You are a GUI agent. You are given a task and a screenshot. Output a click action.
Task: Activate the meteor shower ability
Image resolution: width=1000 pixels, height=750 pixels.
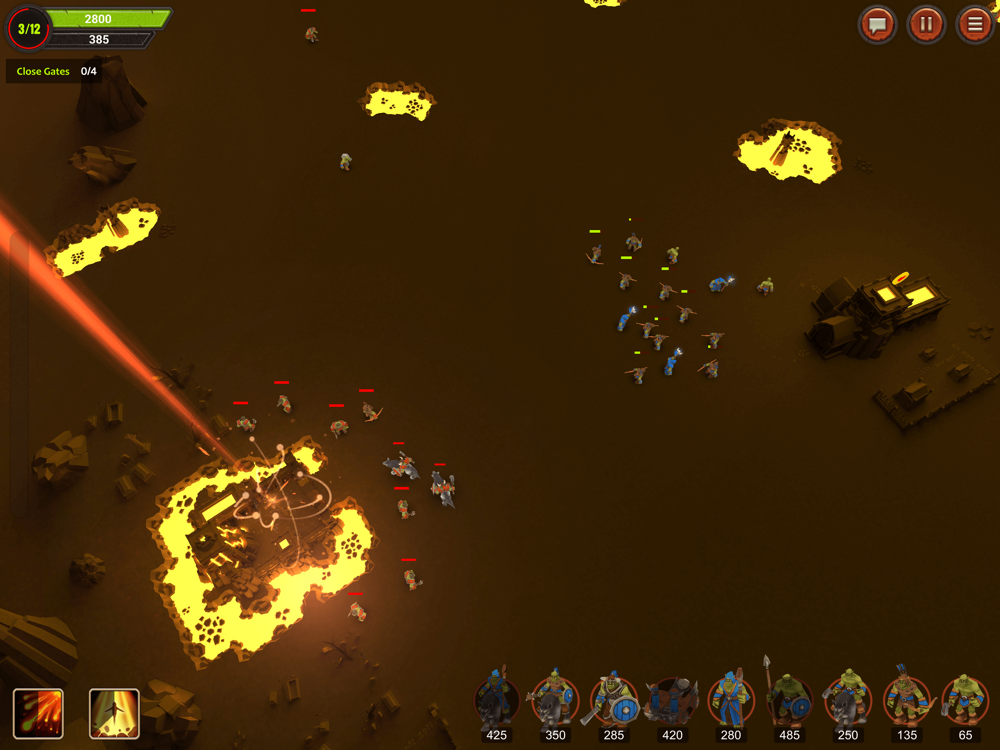click(x=38, y=714)
